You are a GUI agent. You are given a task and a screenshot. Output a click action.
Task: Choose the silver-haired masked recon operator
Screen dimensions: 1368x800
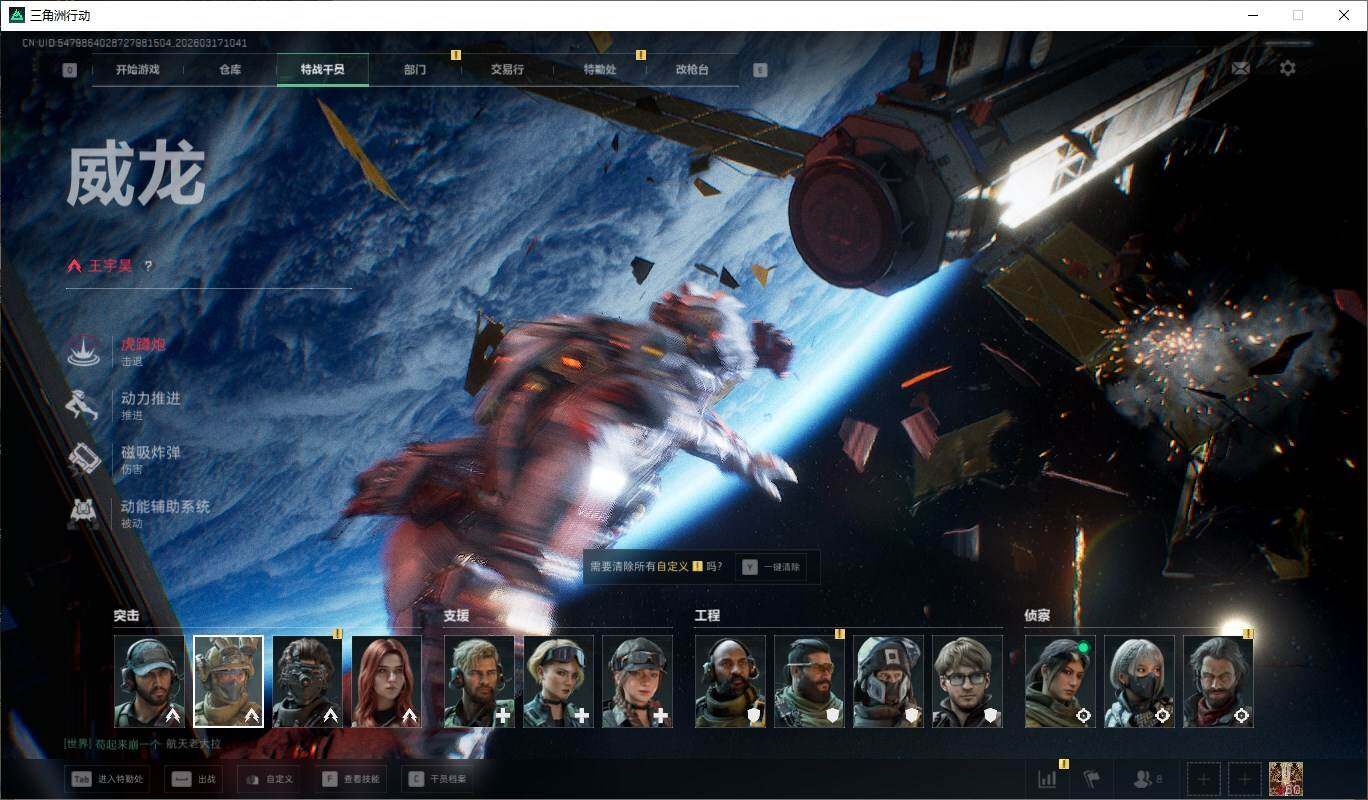point(1139,681)
